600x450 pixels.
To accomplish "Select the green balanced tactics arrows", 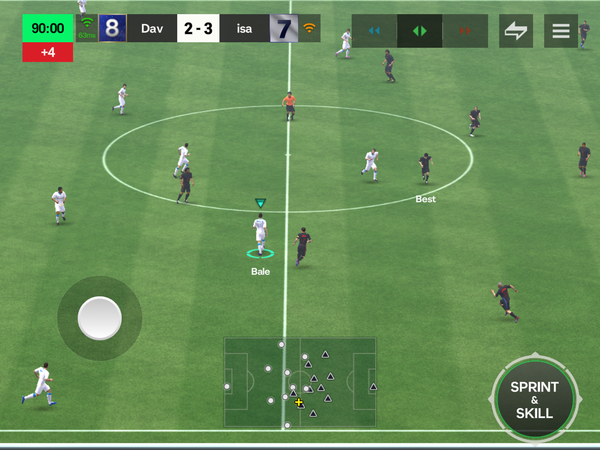I will pyautogui.click(x=420, y=31).
